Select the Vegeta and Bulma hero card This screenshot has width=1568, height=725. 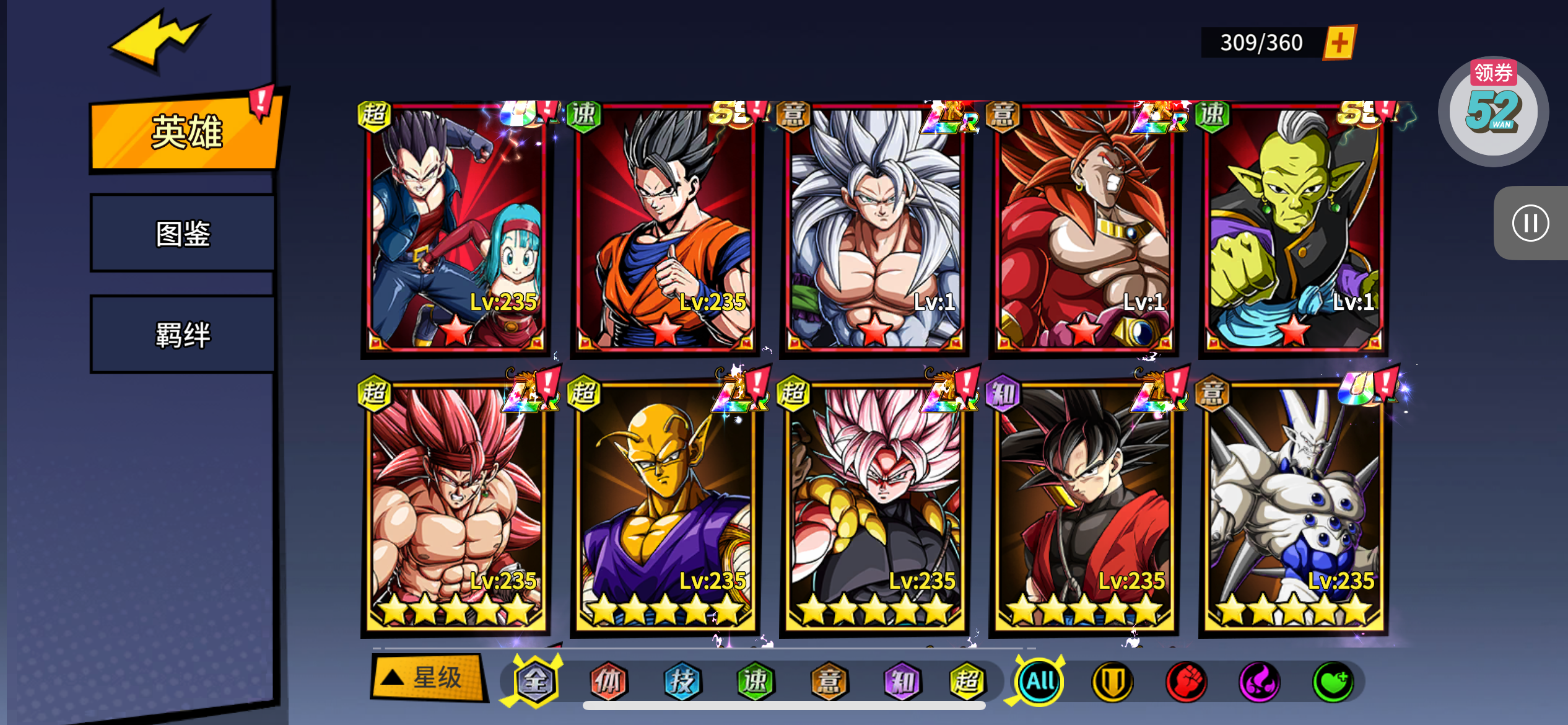[x=456, y=228]
